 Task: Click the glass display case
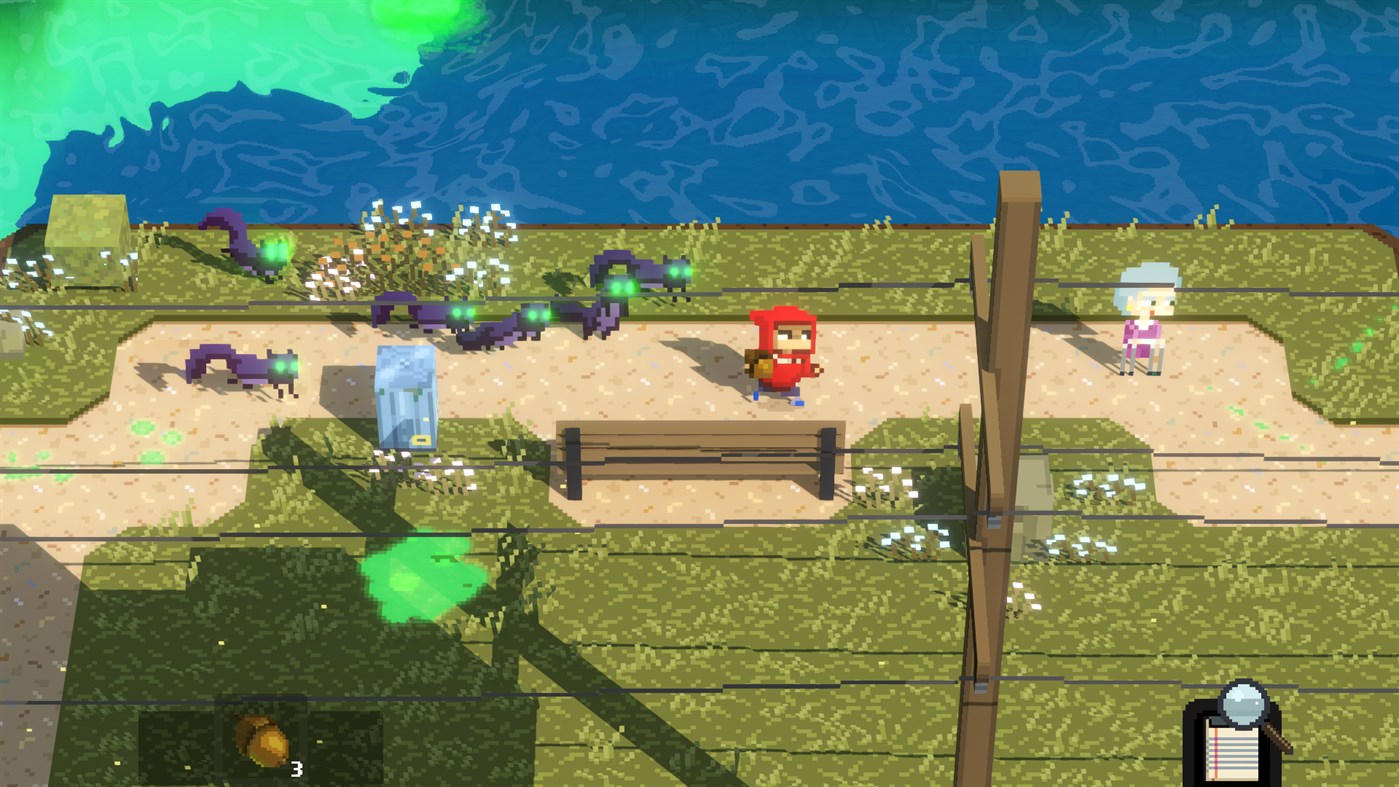click(408, 395)
